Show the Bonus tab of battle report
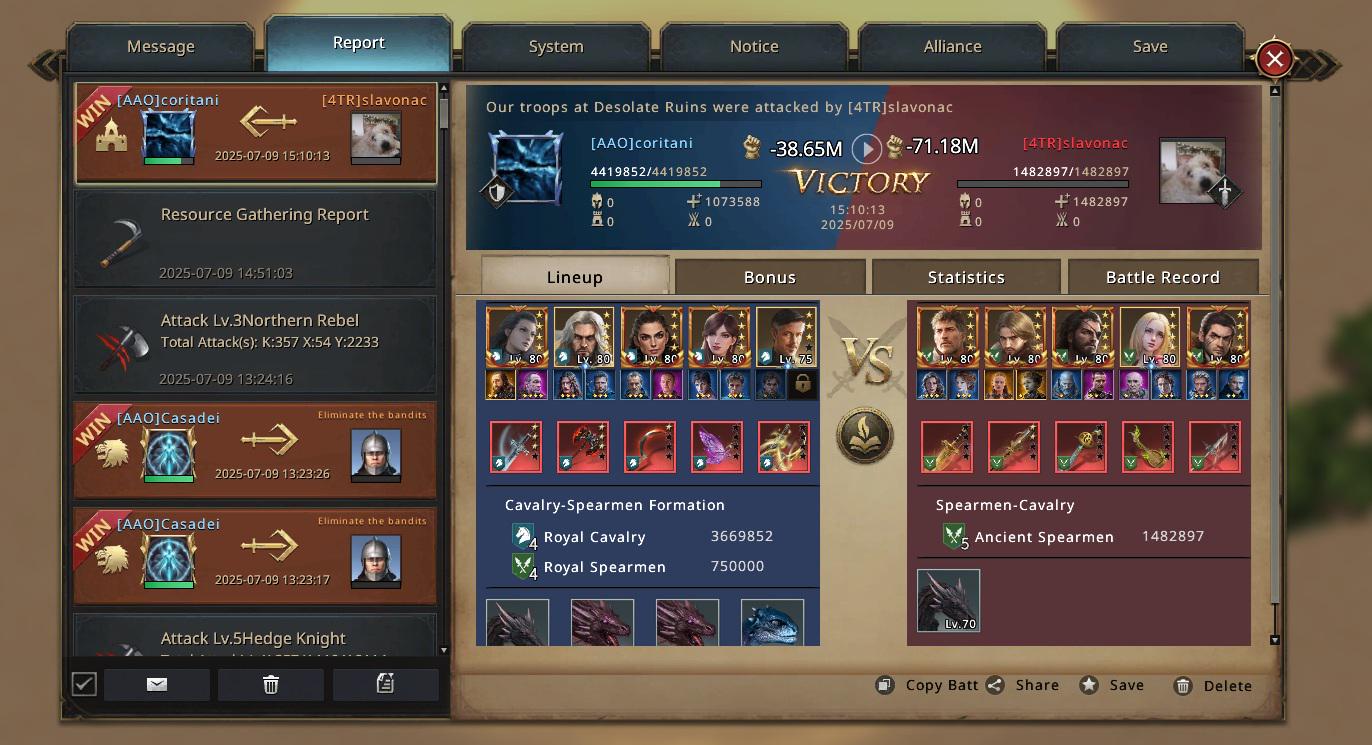 click(770, 277)
